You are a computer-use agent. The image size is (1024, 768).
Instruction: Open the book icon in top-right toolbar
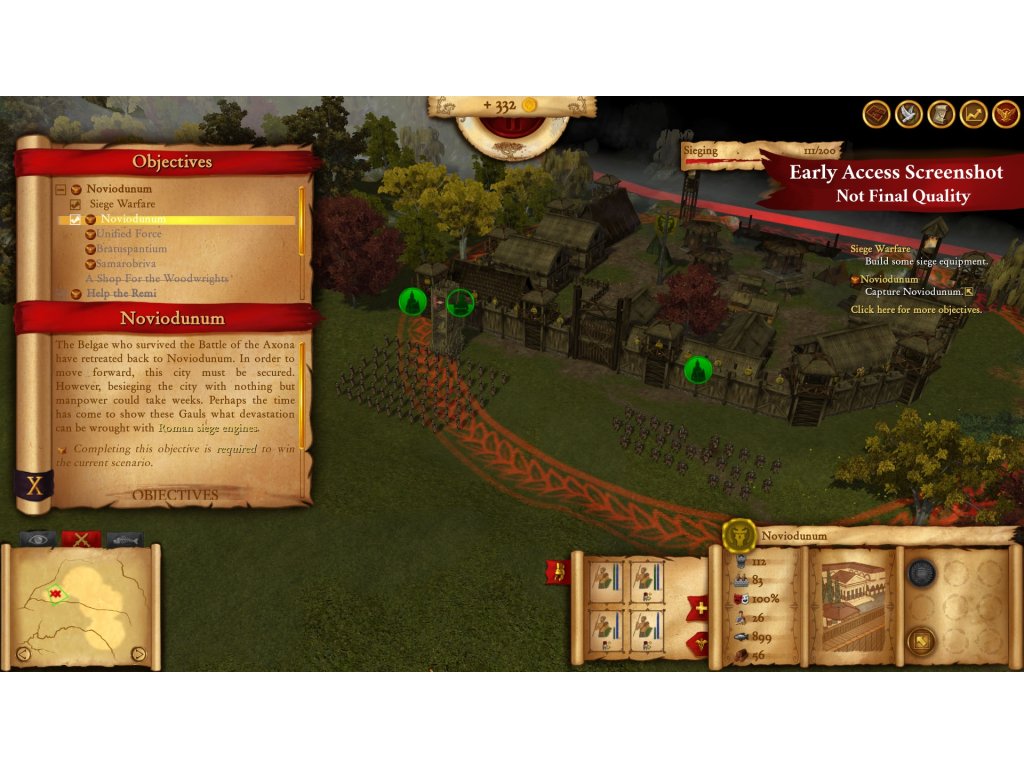tap(877, 114)
